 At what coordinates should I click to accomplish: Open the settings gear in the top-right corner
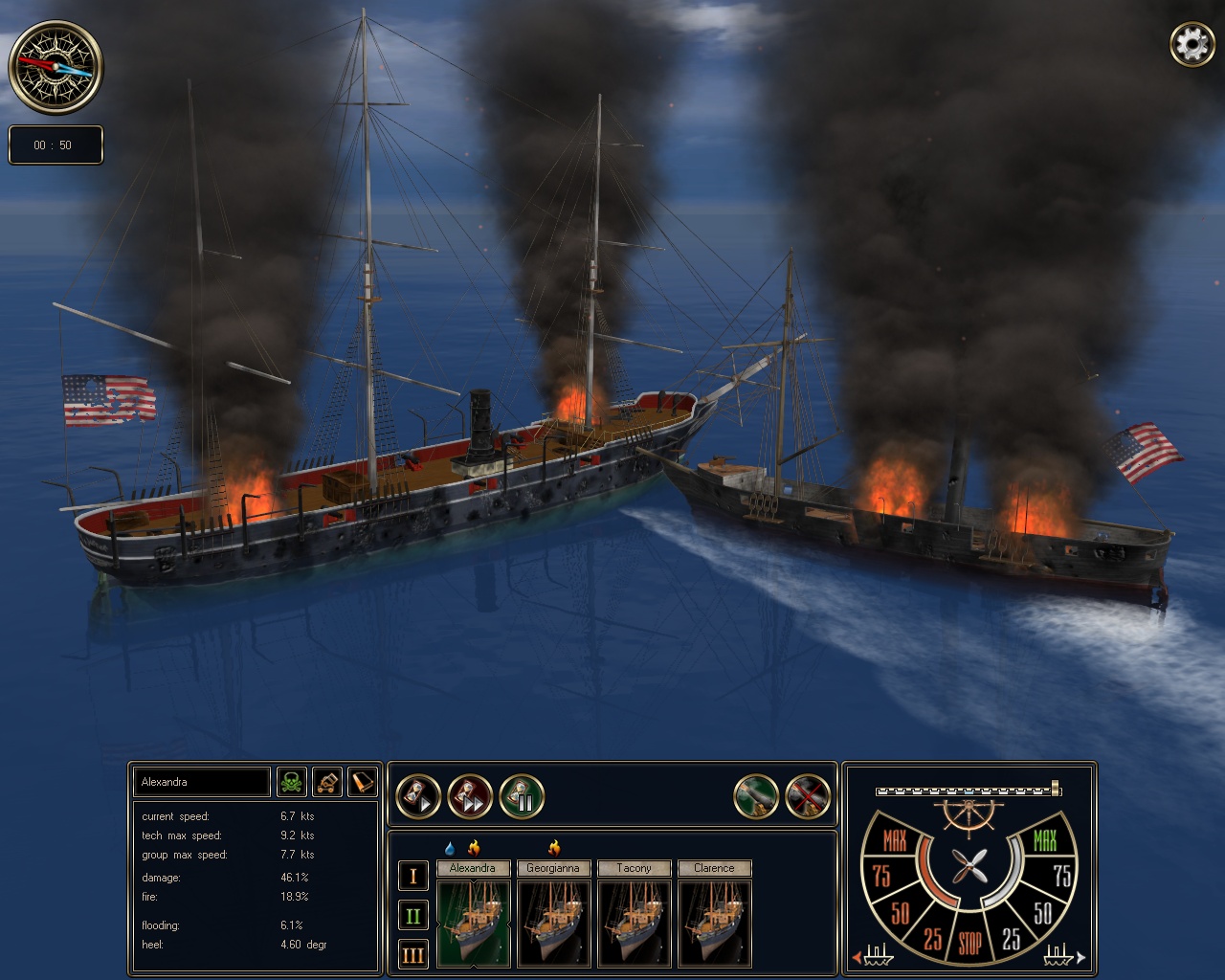(1192, 44)
